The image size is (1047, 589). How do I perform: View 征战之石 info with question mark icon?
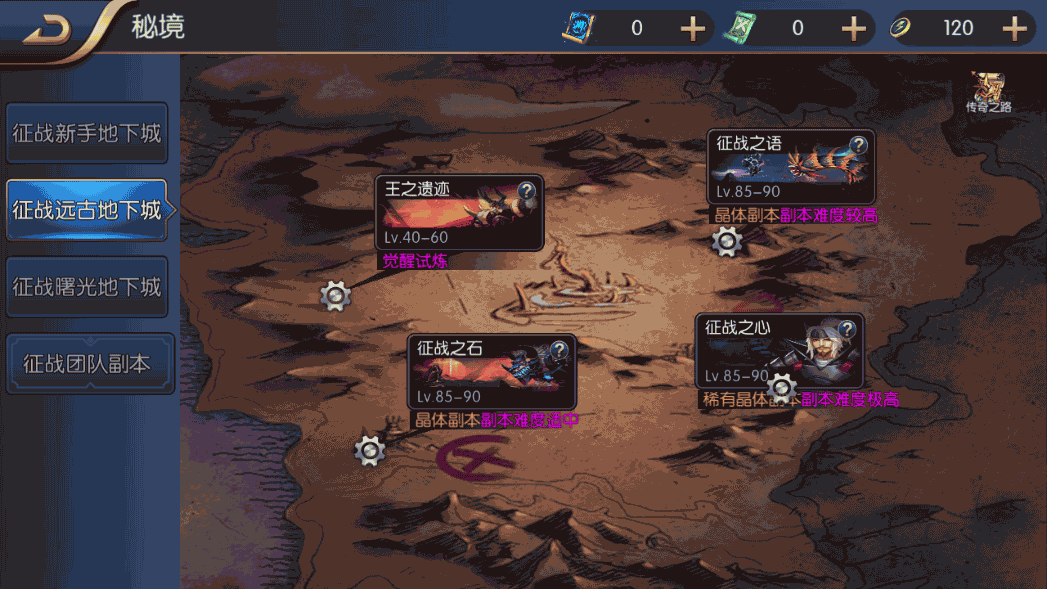tap(559, 350)
